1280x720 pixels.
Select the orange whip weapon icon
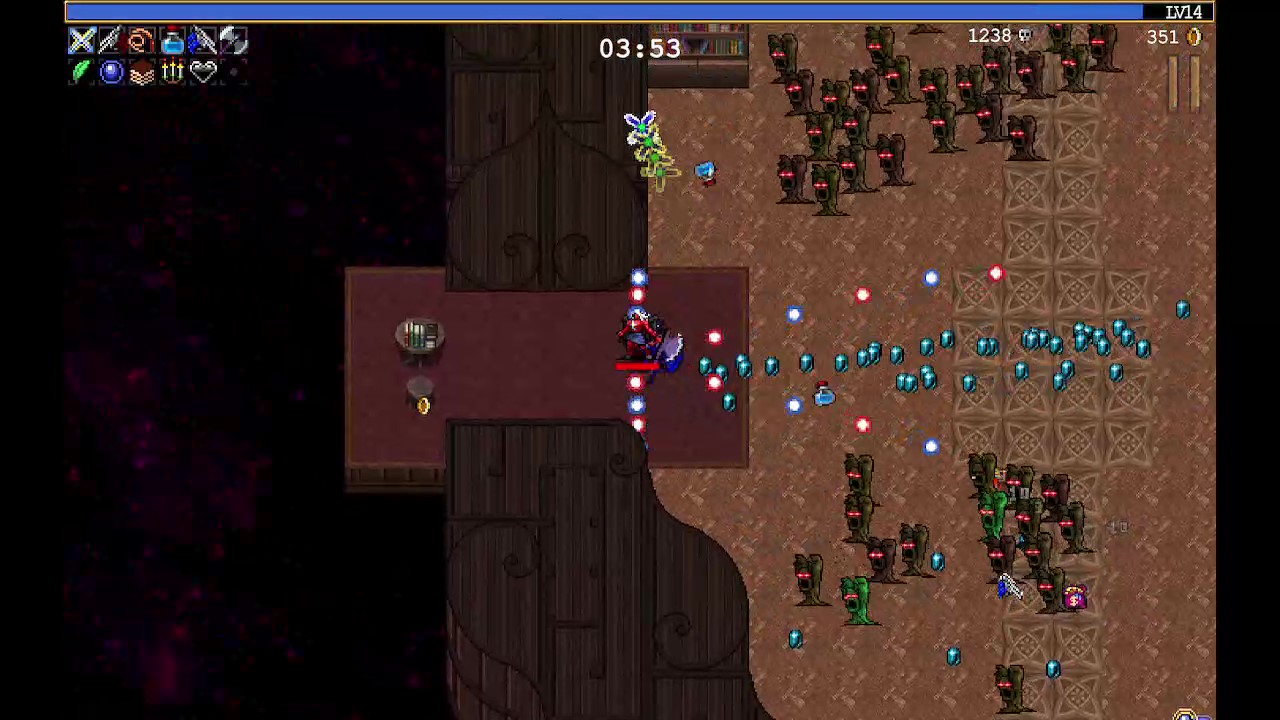pyautogui.click(x=141, y=41)
